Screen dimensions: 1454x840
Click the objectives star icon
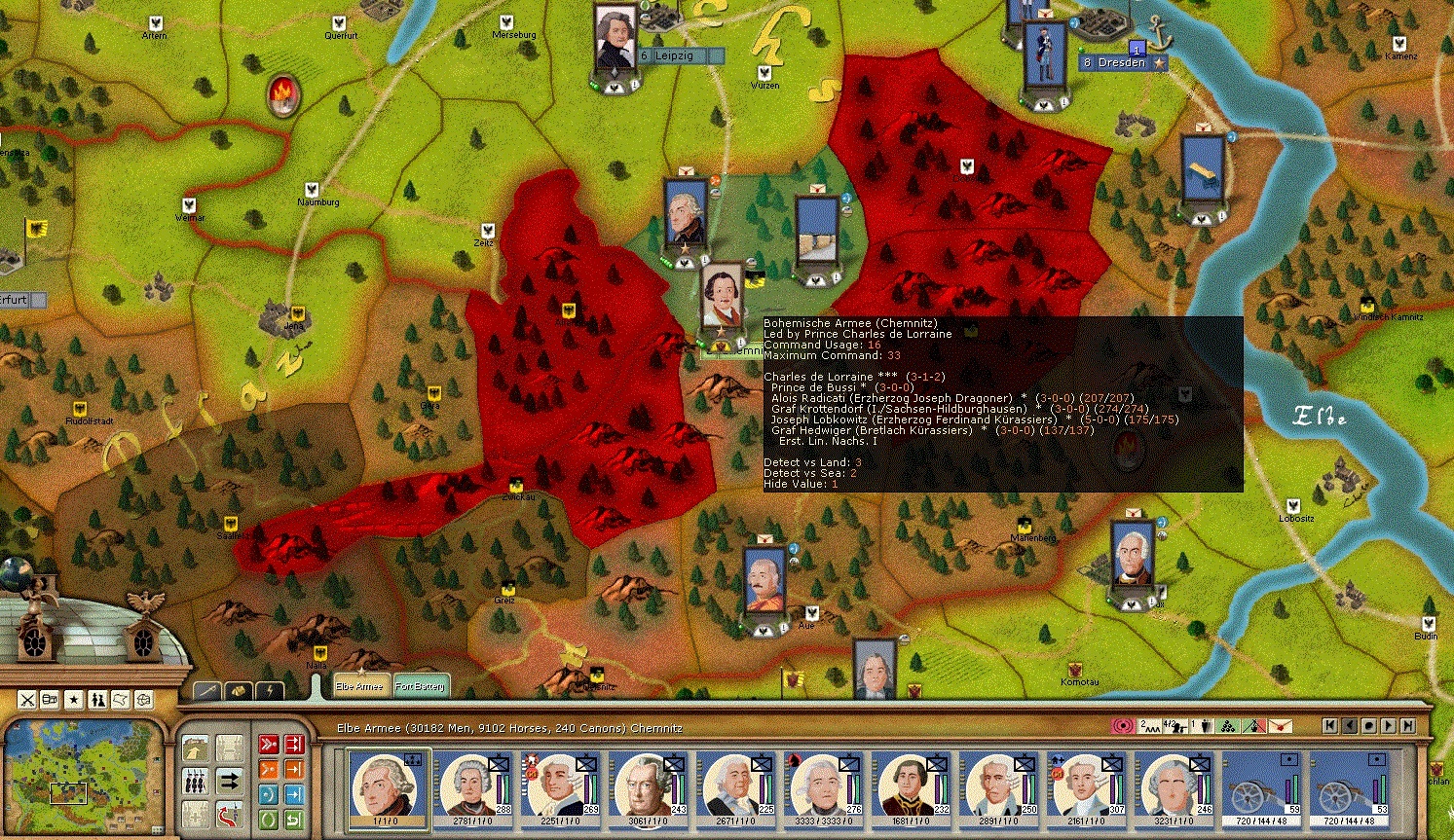point(73,699)
